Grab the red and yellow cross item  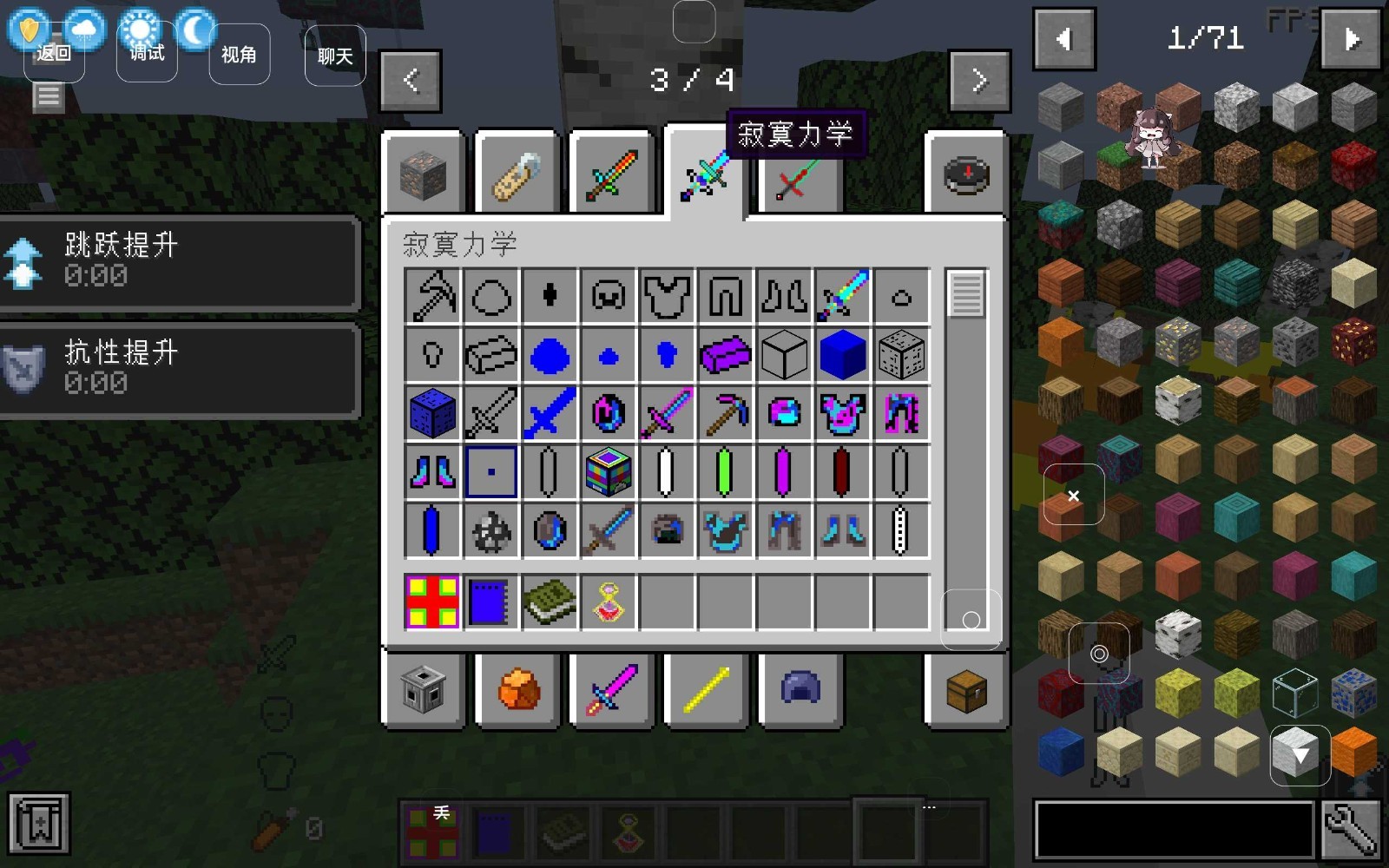point(432,602)
